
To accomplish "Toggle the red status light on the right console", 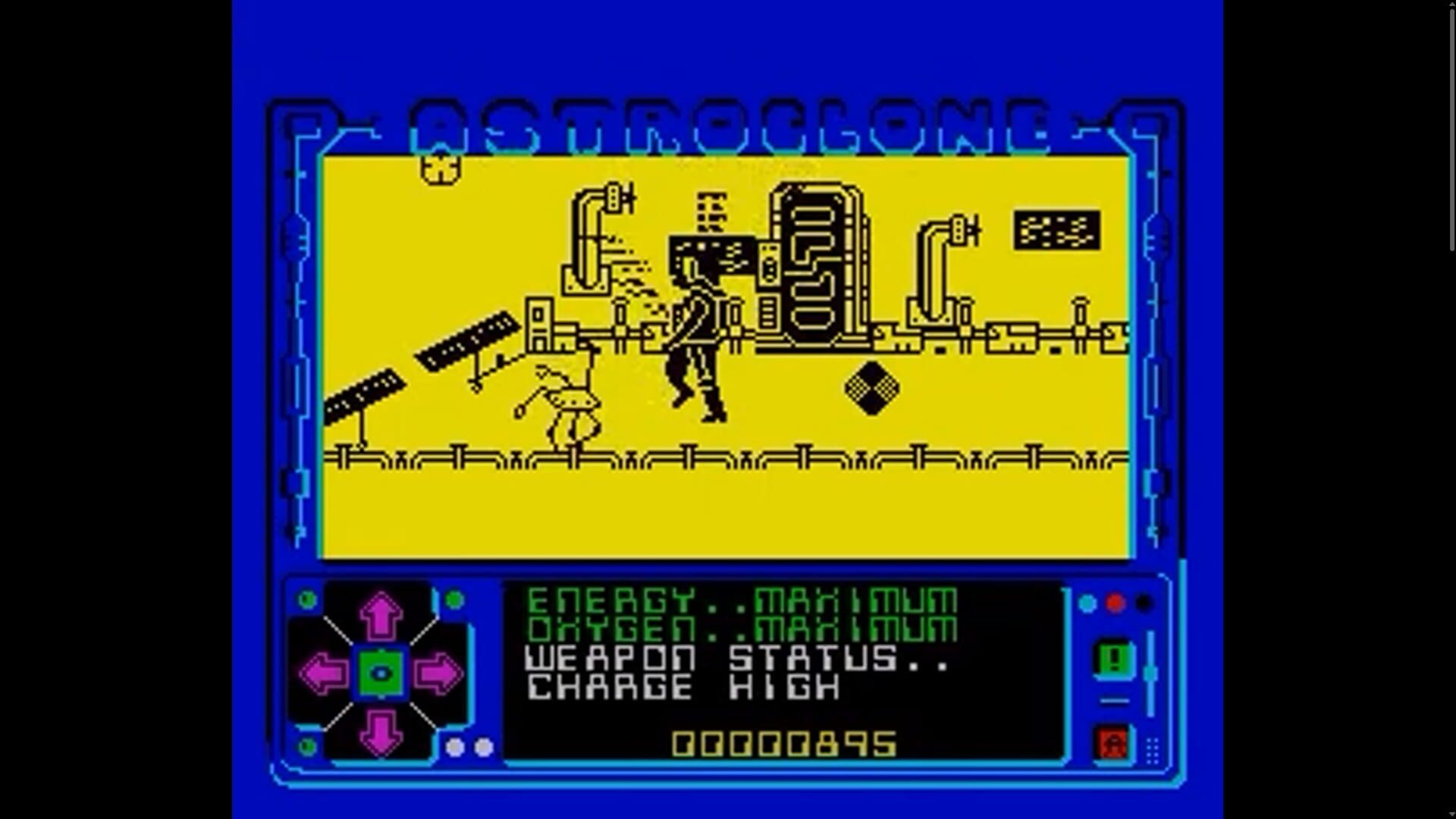I will tap(1115, 601).
